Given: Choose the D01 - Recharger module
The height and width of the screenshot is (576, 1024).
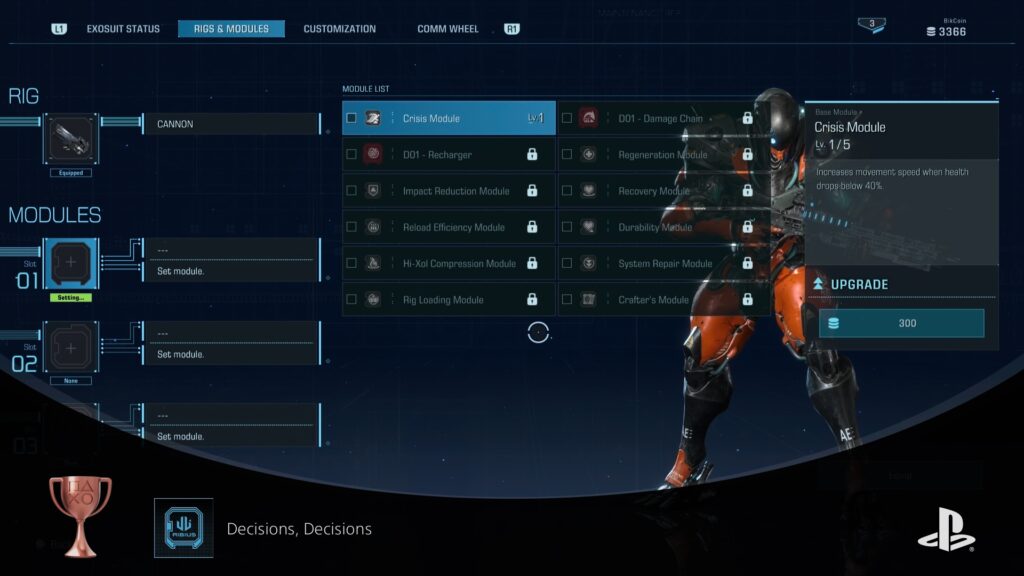Looking at the screenshot, I should [x=448, y=155].
